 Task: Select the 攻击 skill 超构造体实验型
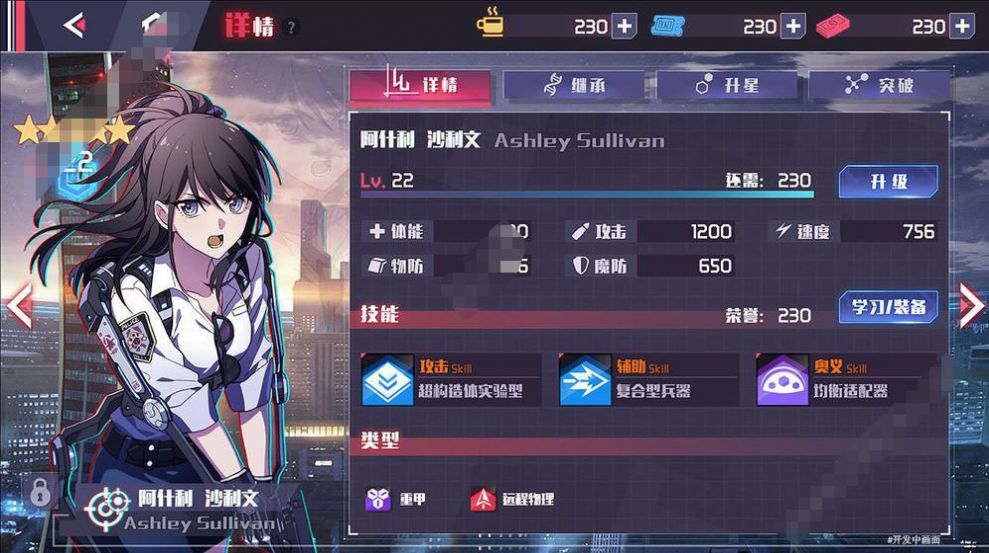pos(450,380)
